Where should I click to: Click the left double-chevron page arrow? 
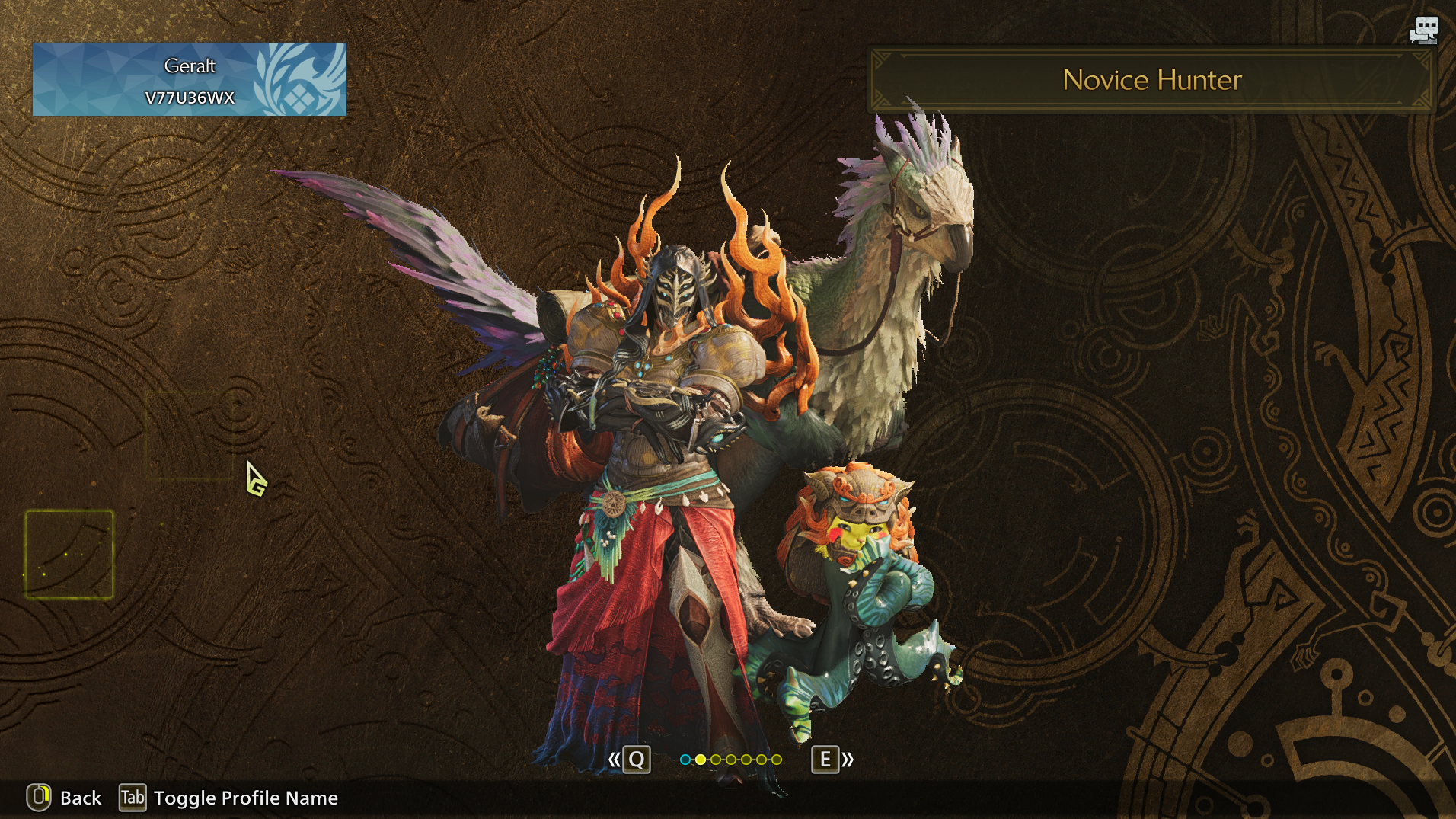(614, 760)
